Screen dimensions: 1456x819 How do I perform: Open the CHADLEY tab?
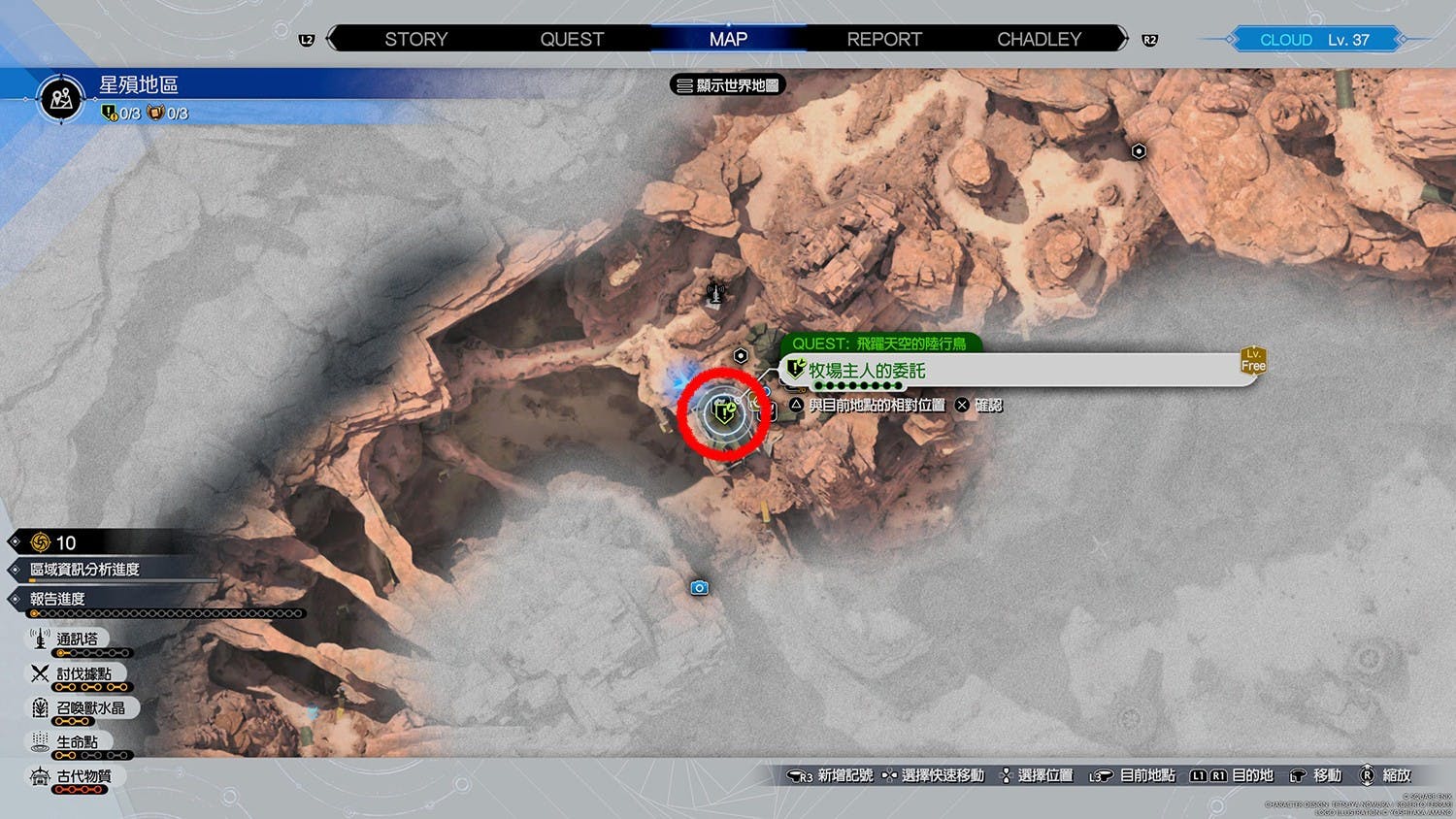pyautogui.click(x=1039, y=39)
